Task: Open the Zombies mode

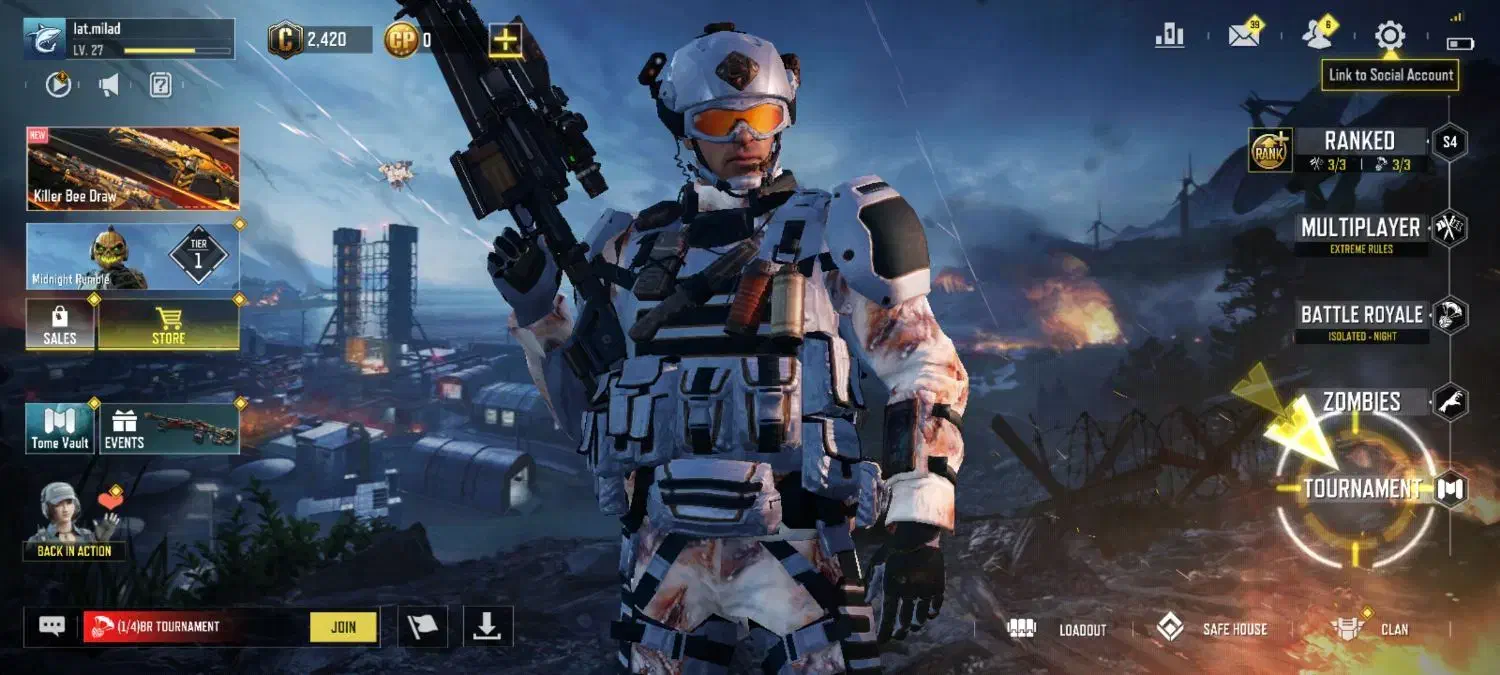Action: click(1361, 402)
